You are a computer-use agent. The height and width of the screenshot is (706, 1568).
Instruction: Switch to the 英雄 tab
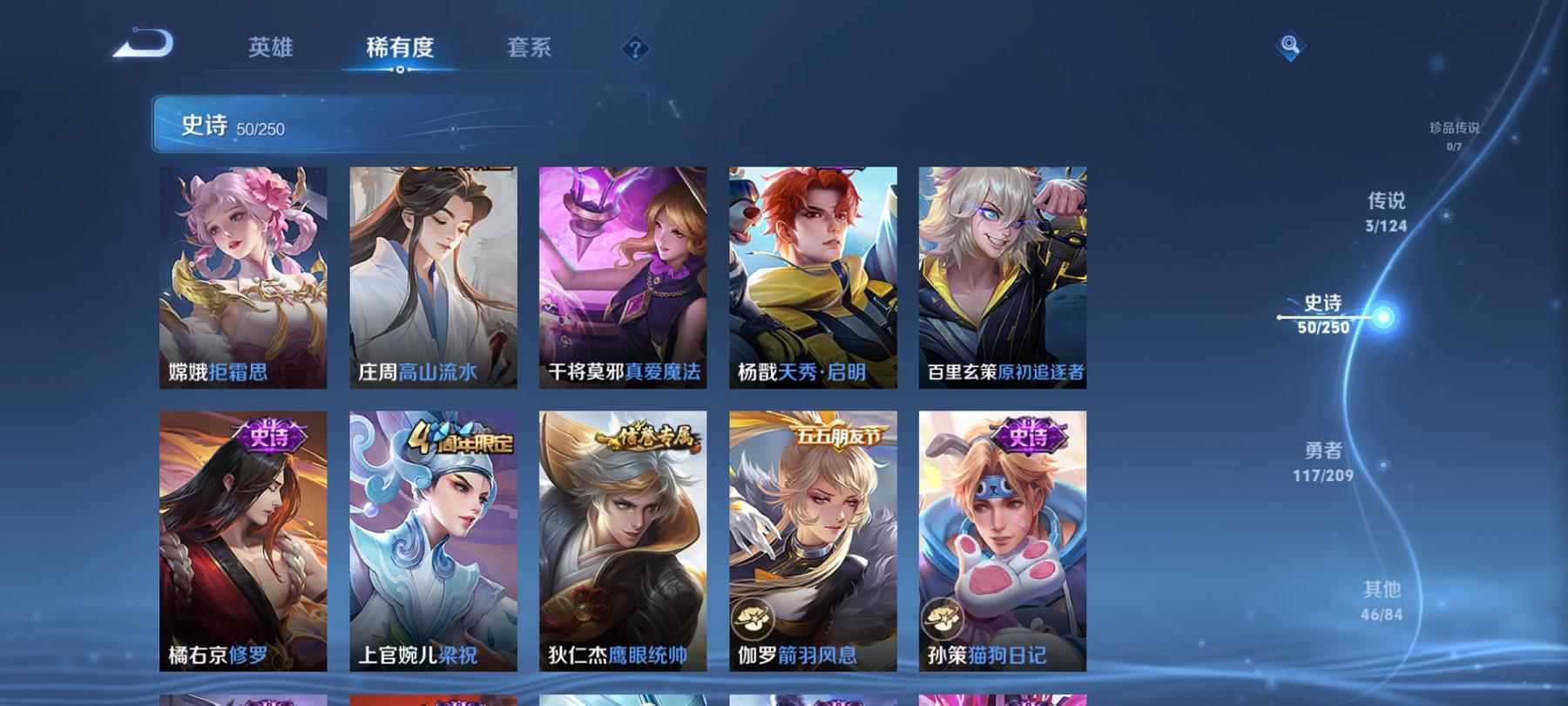(x=270, y=49)
